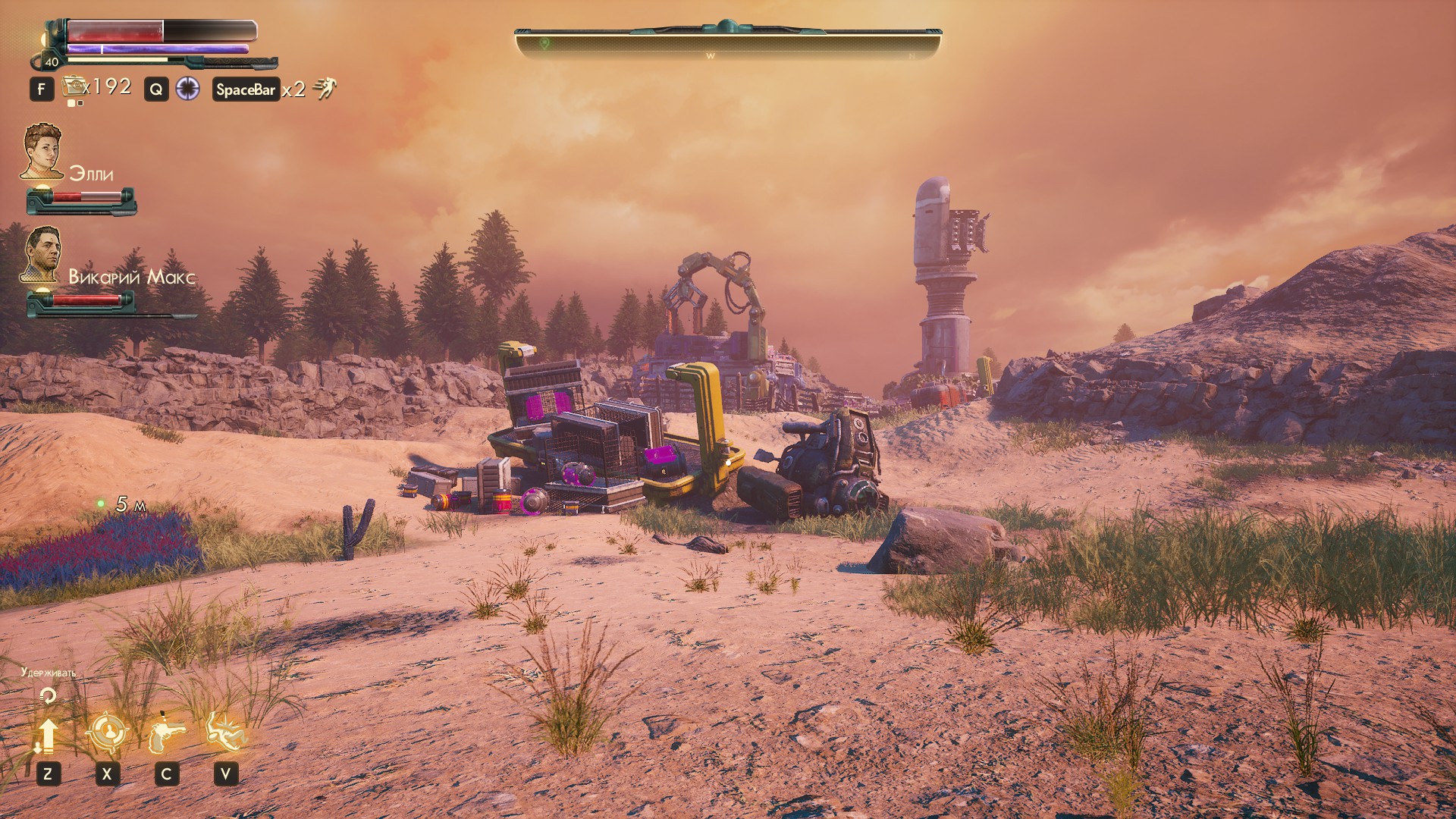The height and width of the screenshot is (819, 1456).
Task: Choose the companion attack target crosshair icon
Action: pos(107,733)
